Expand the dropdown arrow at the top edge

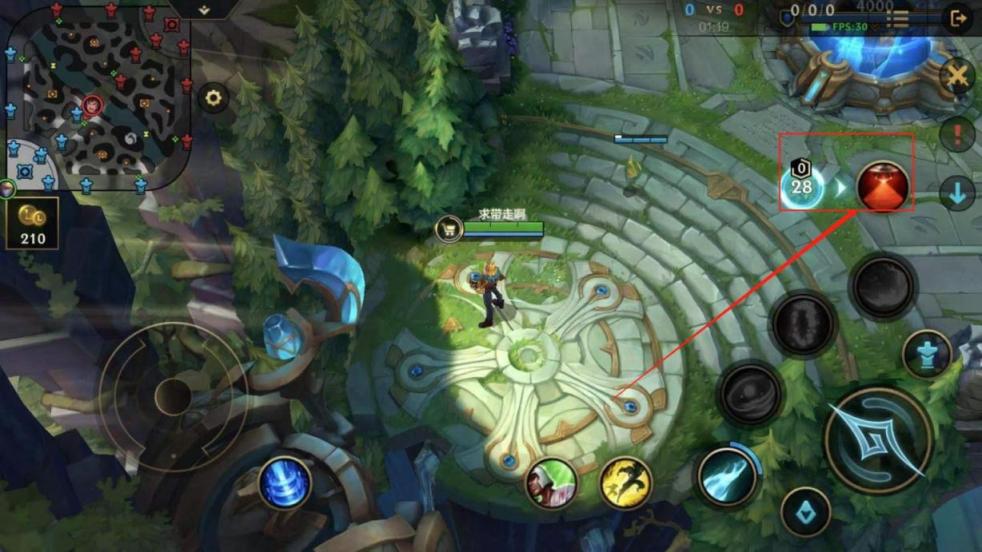203,9
